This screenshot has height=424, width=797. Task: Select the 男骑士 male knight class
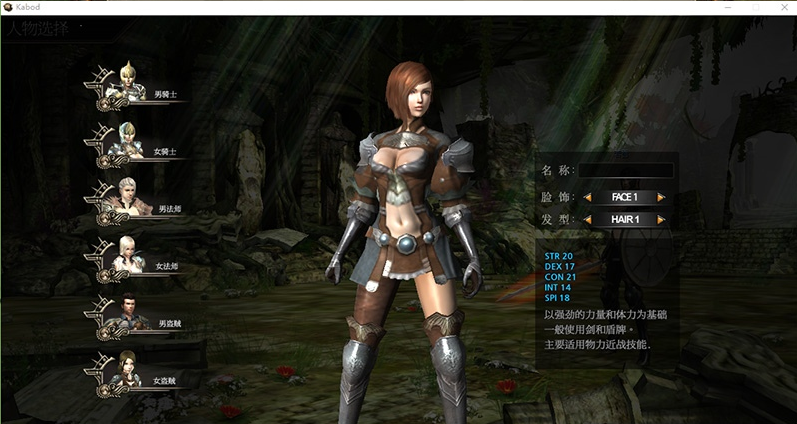[x=138, y=88]
